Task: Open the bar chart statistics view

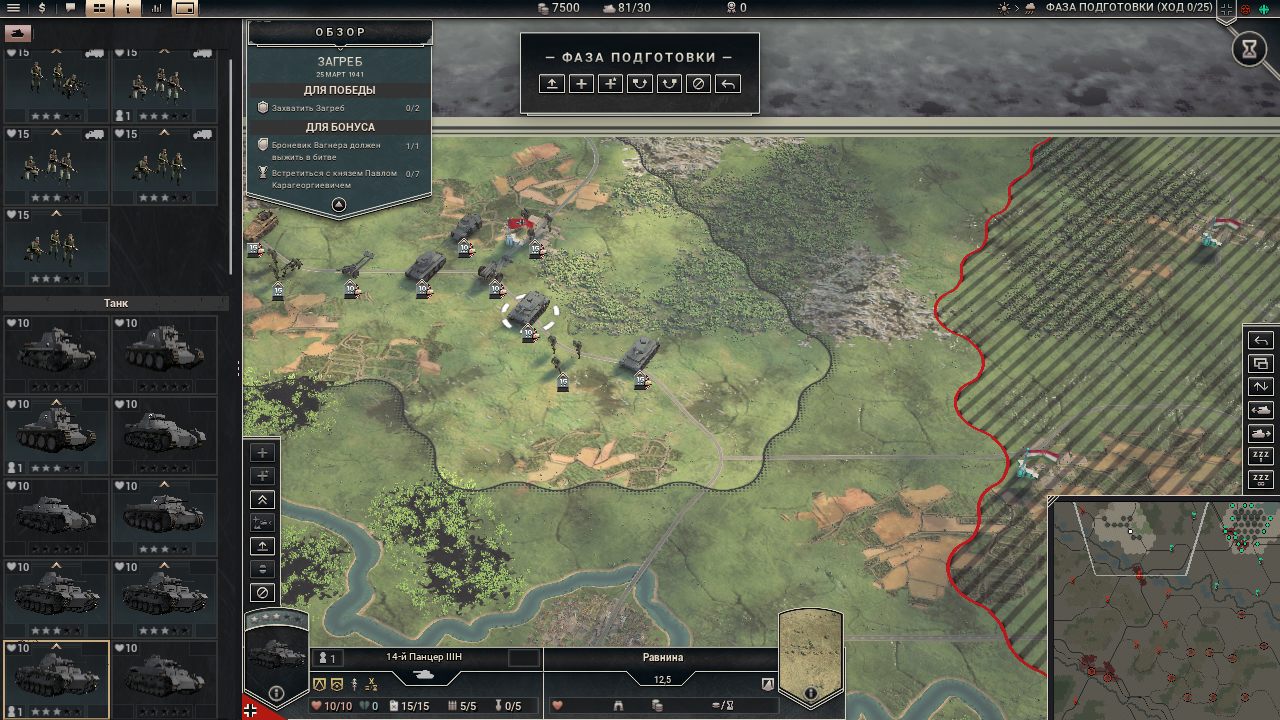Action: [157, 8]
